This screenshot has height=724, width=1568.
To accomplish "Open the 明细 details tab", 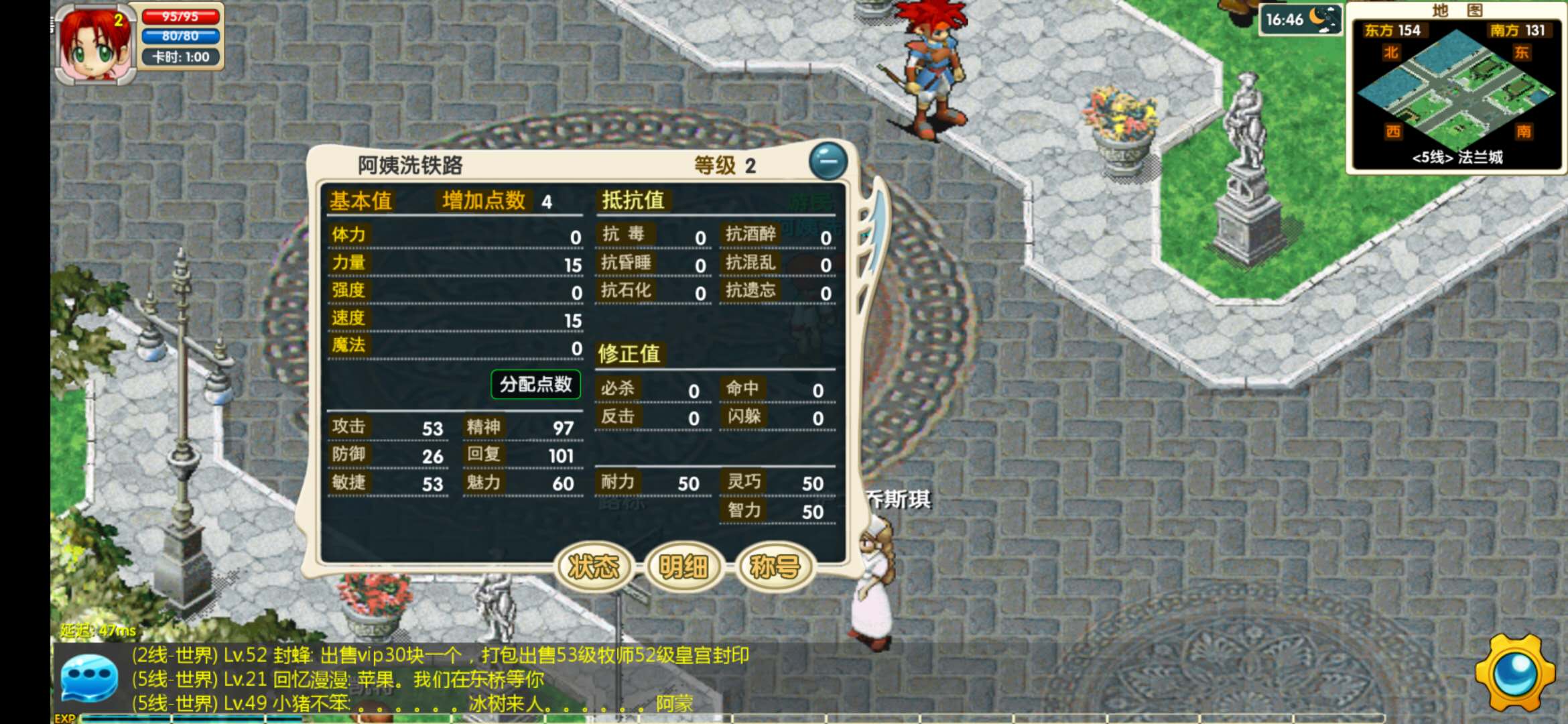I will 683,567.
